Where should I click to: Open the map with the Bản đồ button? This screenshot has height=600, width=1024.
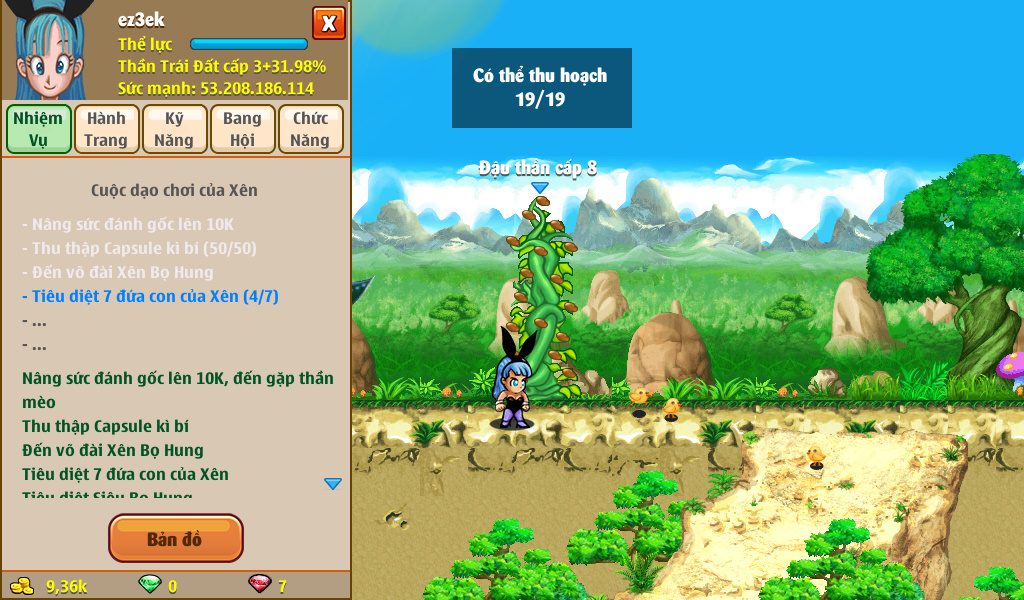(x=175, y=539)
